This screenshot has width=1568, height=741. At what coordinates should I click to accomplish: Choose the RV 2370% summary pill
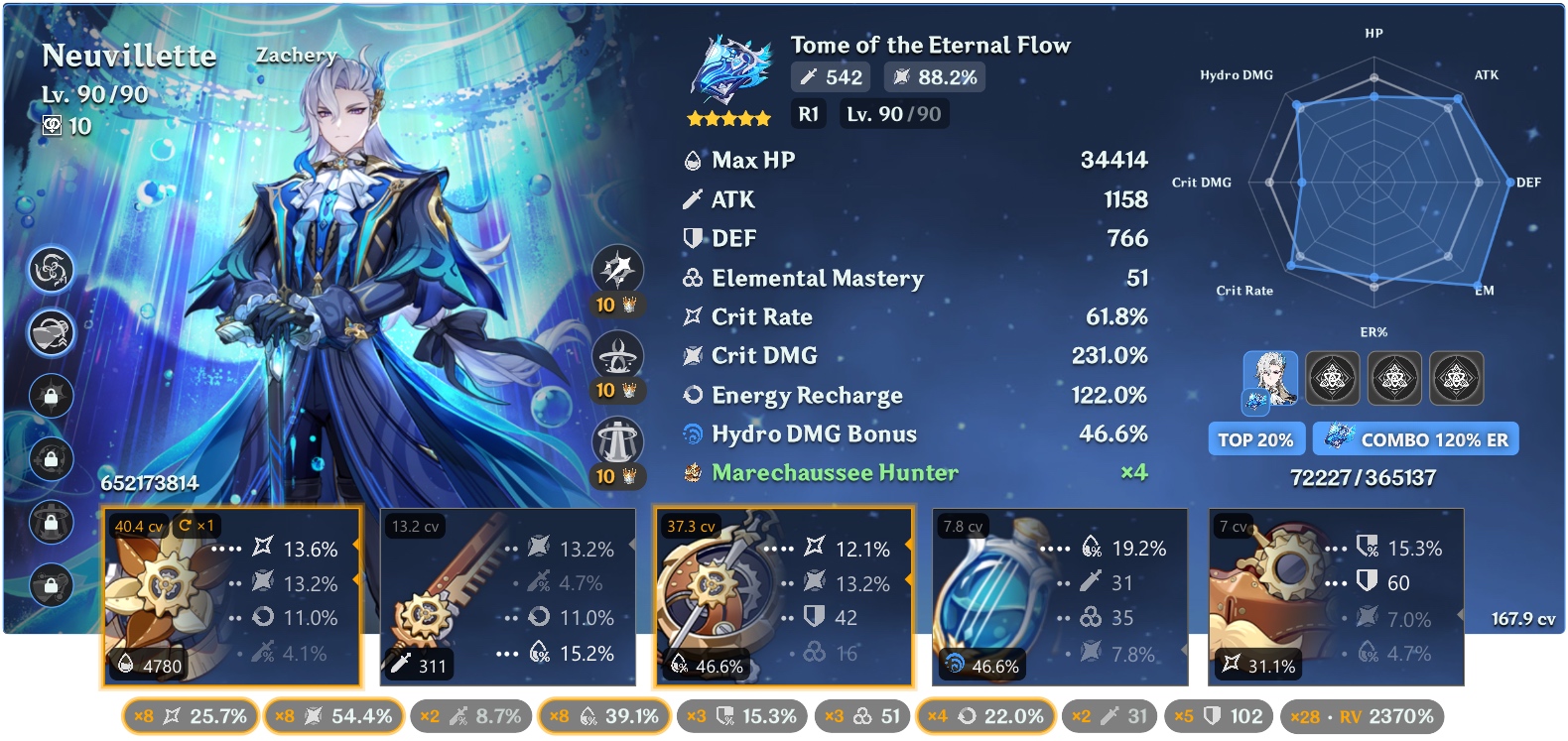pos(1362,716)
